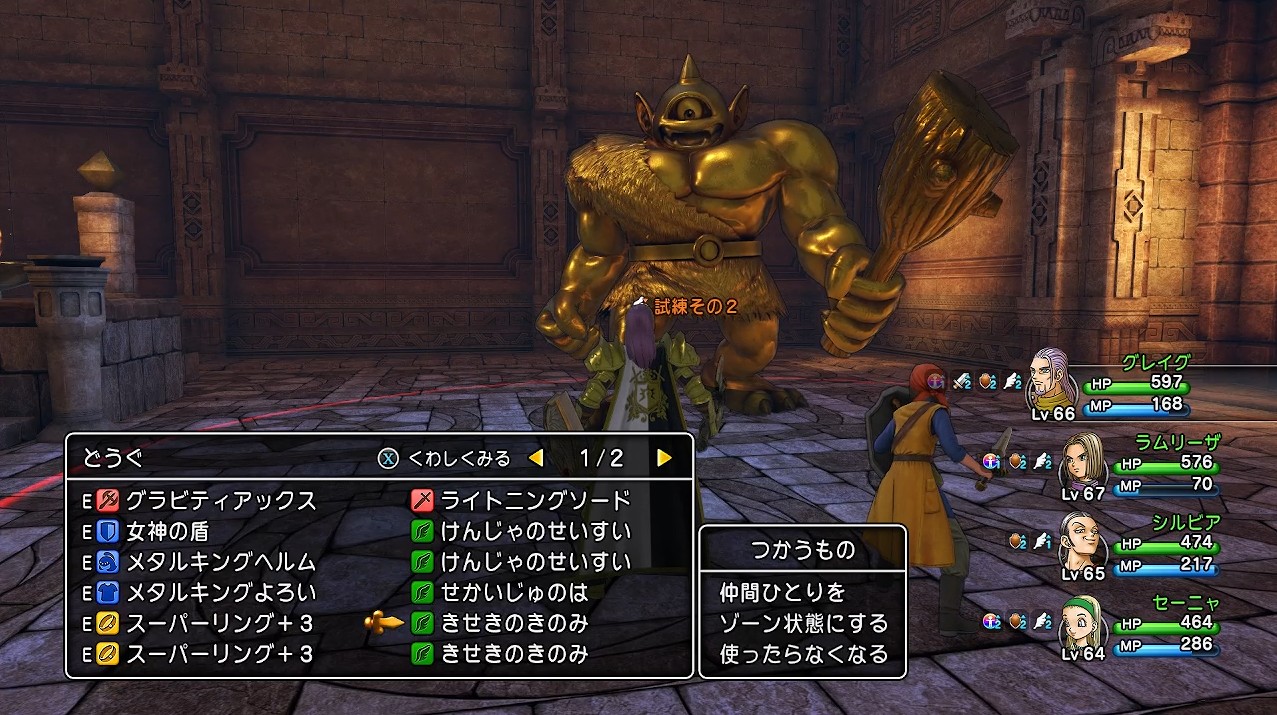Viewport: 1277px width, 715px height.
Task: Select the メタルキングよろい armor entry
Action: coord(220,593)
